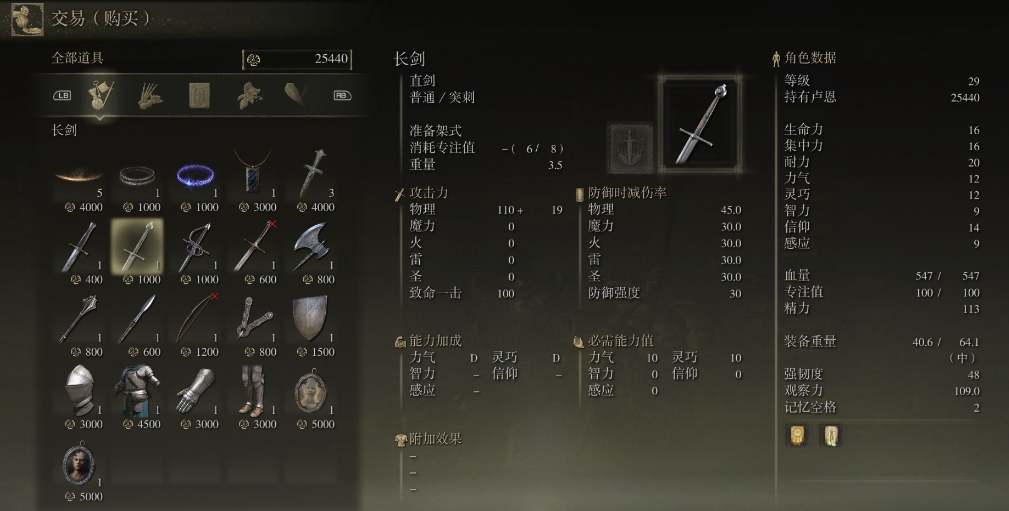Choose the short spear costing 600

pos(138,319)
